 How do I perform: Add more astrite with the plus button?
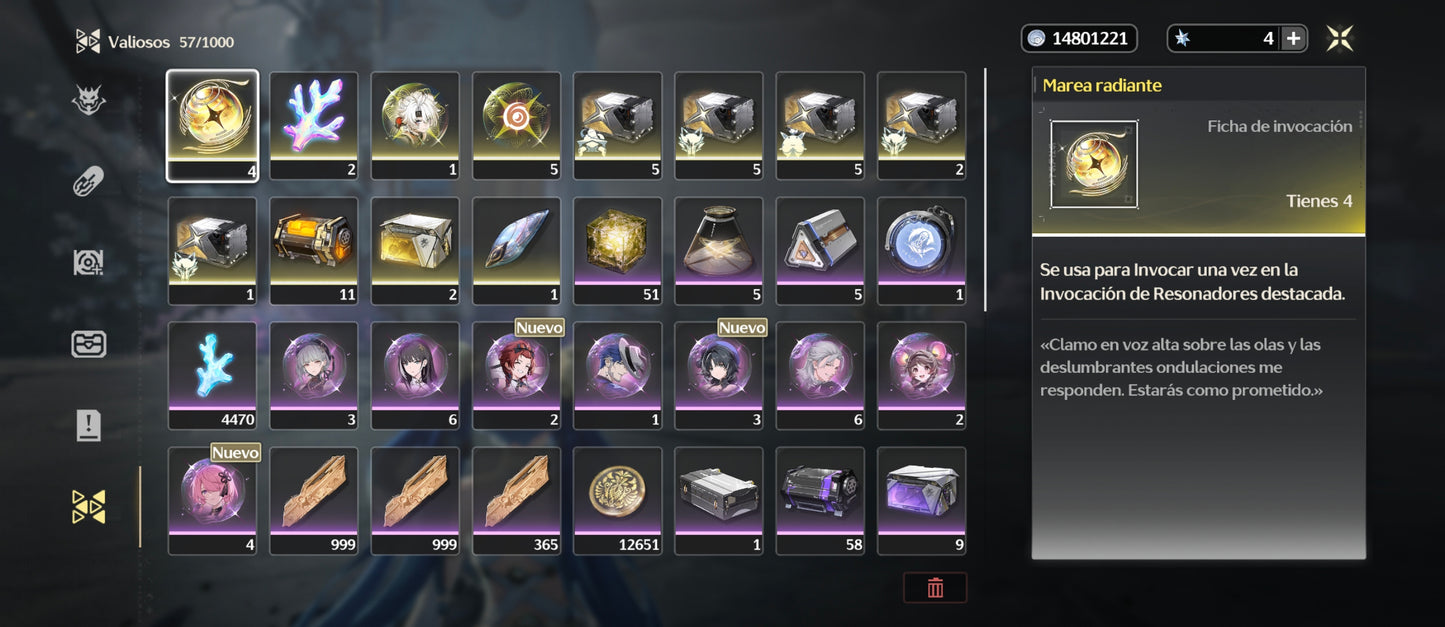coord(1293,39)
